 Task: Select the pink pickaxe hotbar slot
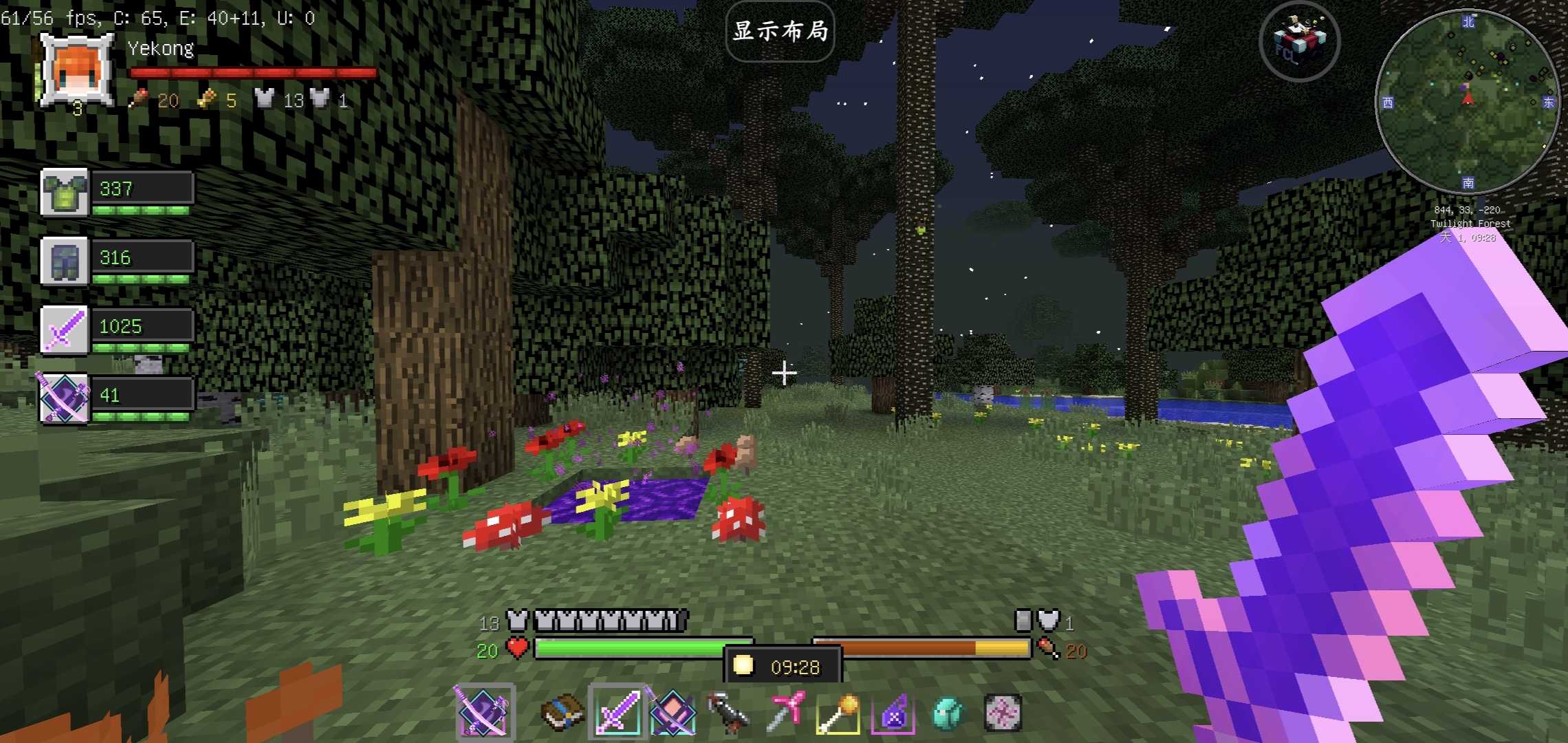pos(783,712)
